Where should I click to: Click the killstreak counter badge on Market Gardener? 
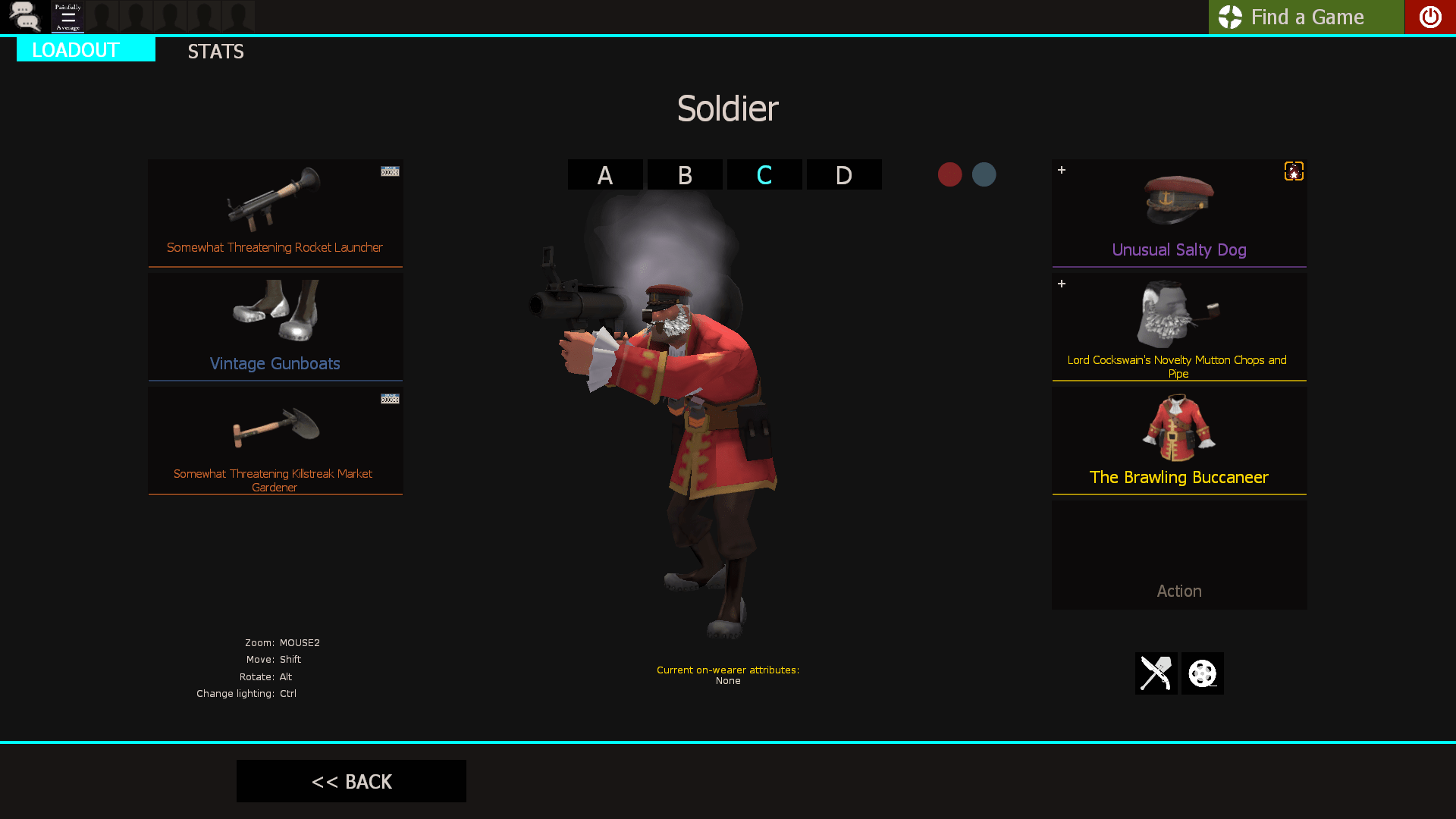(389, 397)
